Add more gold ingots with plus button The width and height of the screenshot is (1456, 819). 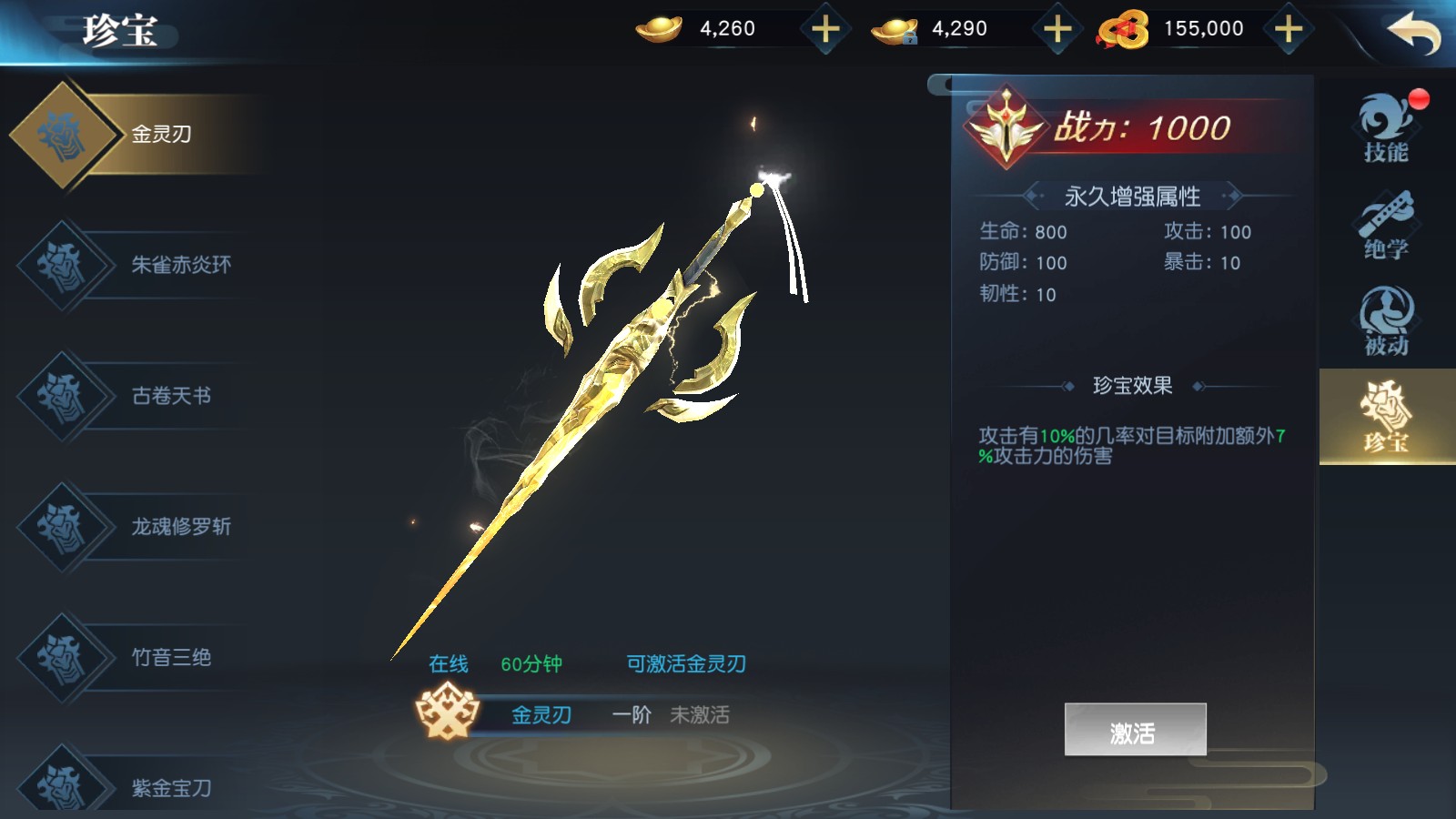tap(825, 29)
